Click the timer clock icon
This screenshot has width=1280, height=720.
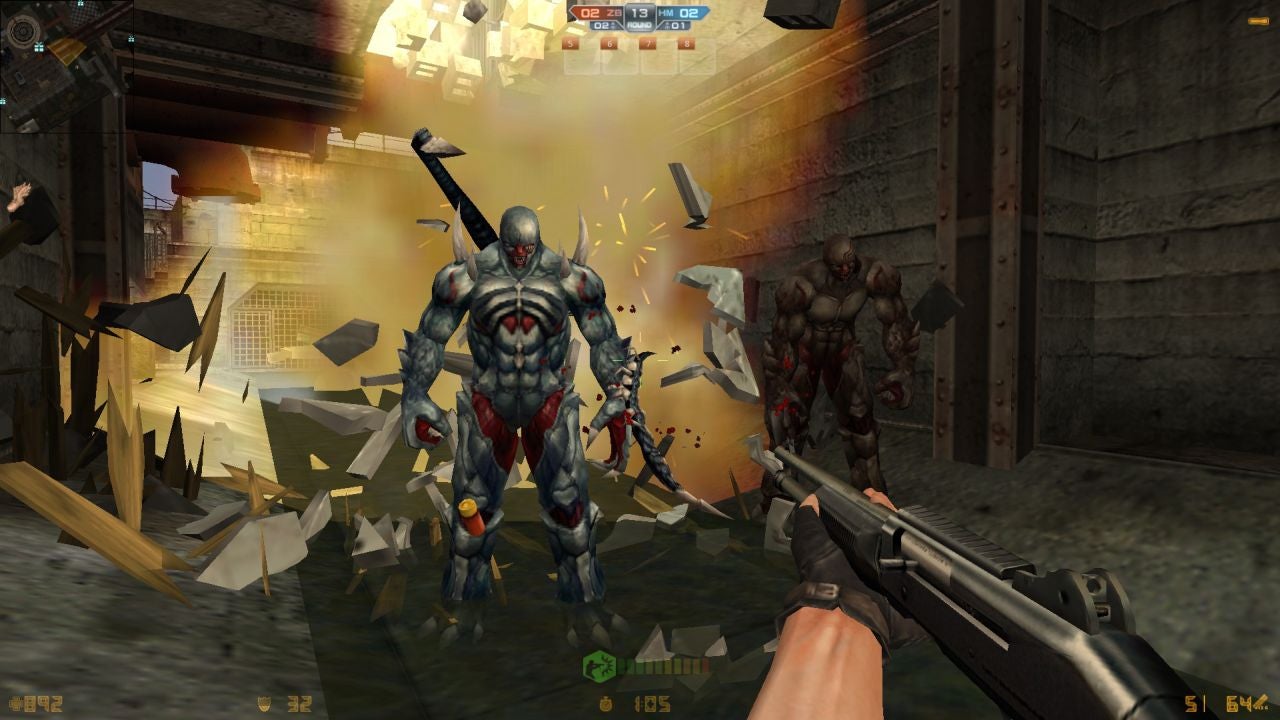[x=606, y=704]
